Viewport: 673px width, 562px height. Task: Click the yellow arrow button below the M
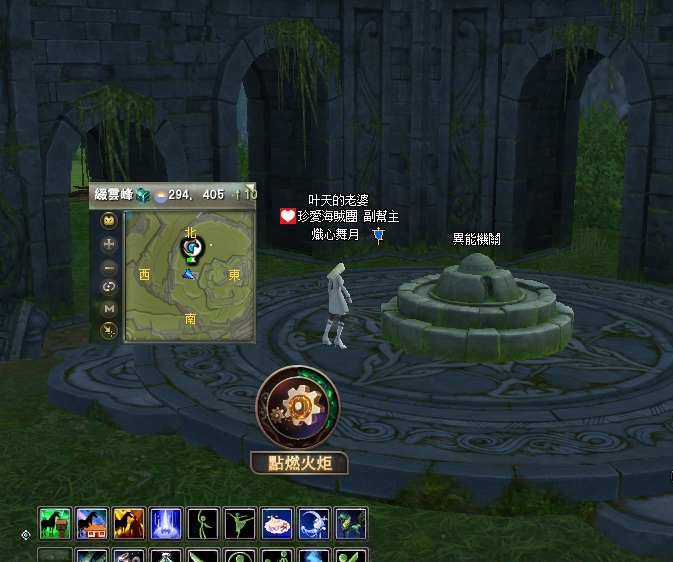click(x=109, y=329)
